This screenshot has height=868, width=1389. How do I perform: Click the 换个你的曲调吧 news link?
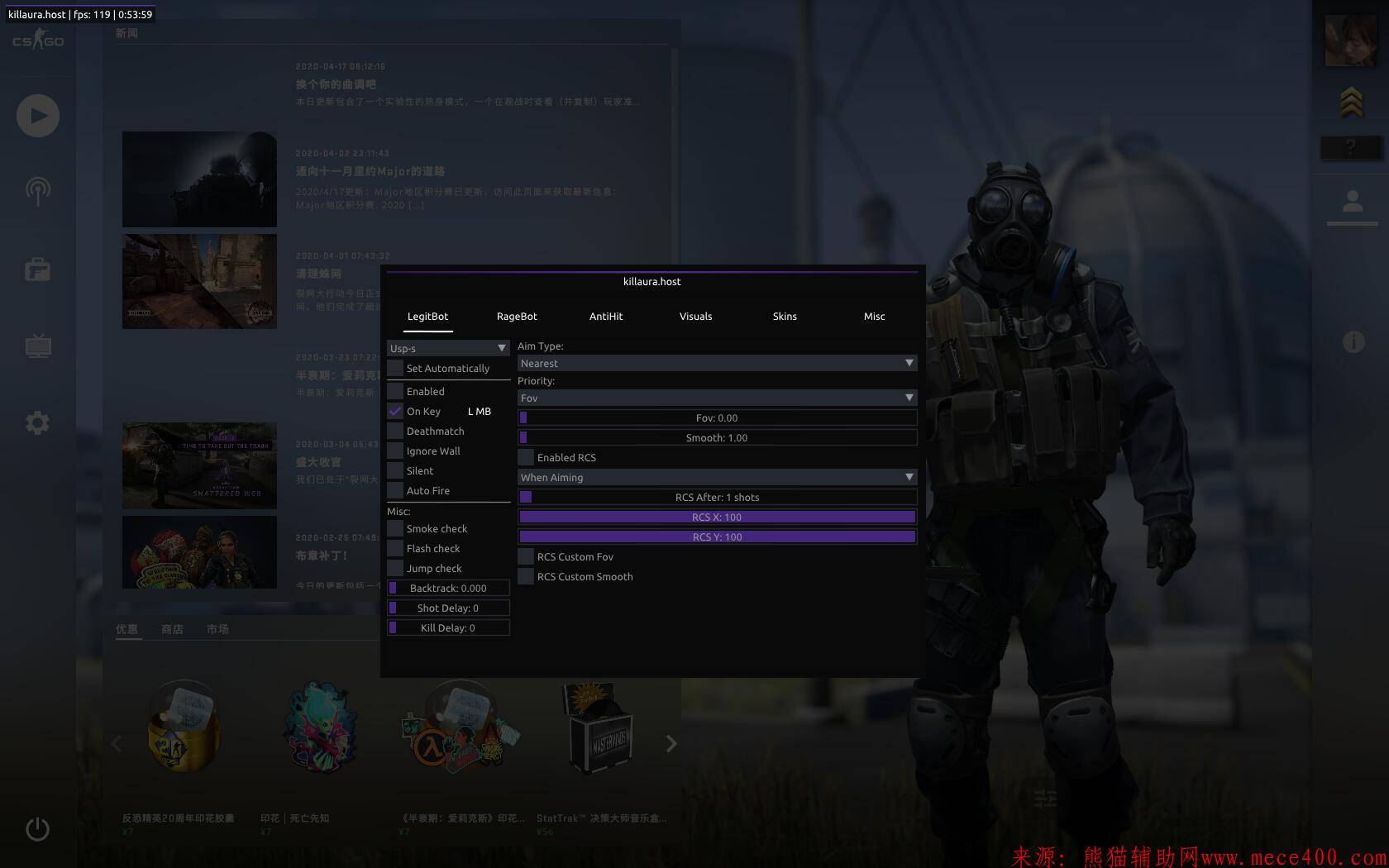[x=336, y=84]
